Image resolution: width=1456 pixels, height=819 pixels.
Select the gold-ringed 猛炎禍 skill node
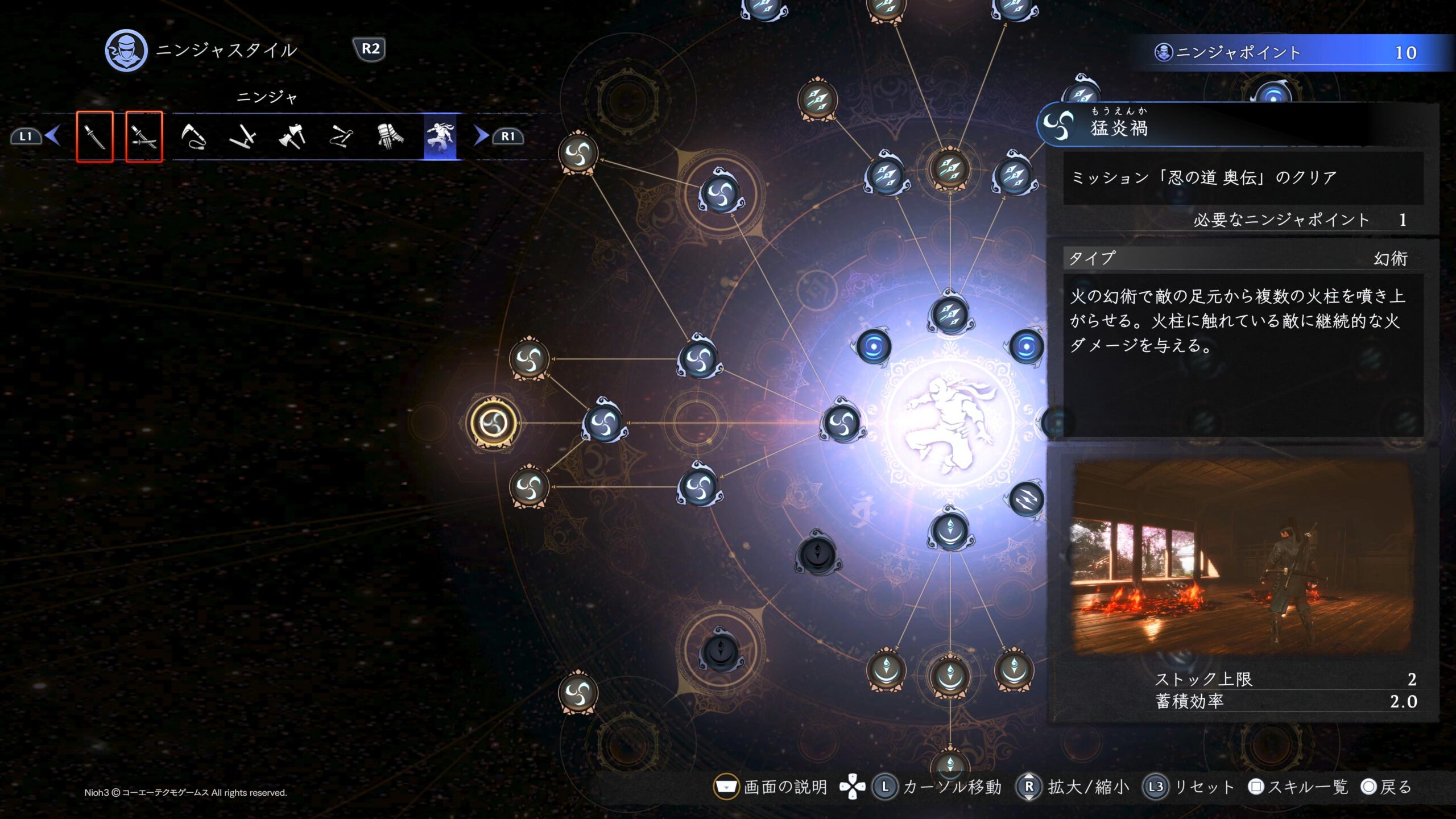(x=493, y=423)
